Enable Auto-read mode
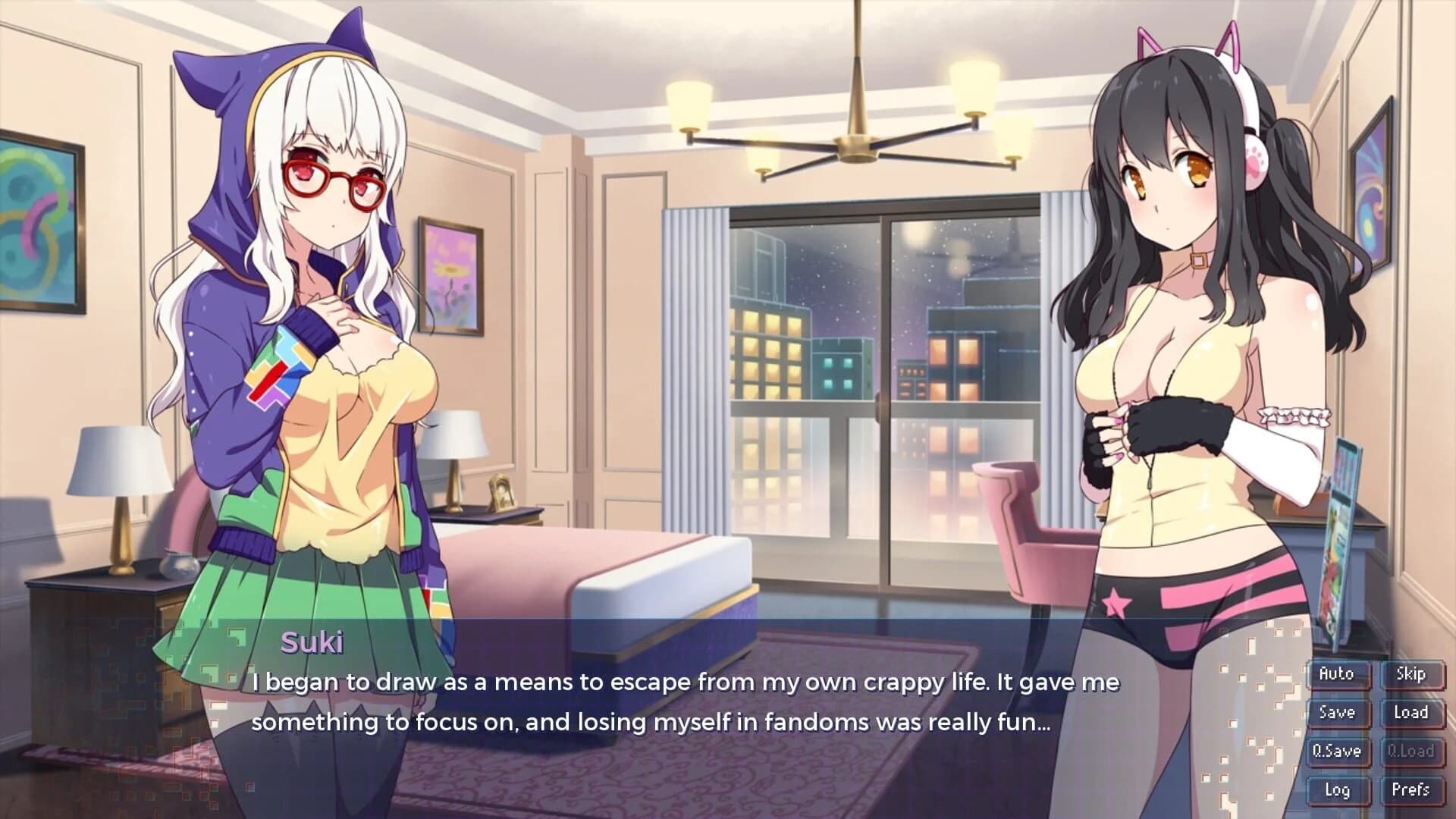 click(1337, 673)
